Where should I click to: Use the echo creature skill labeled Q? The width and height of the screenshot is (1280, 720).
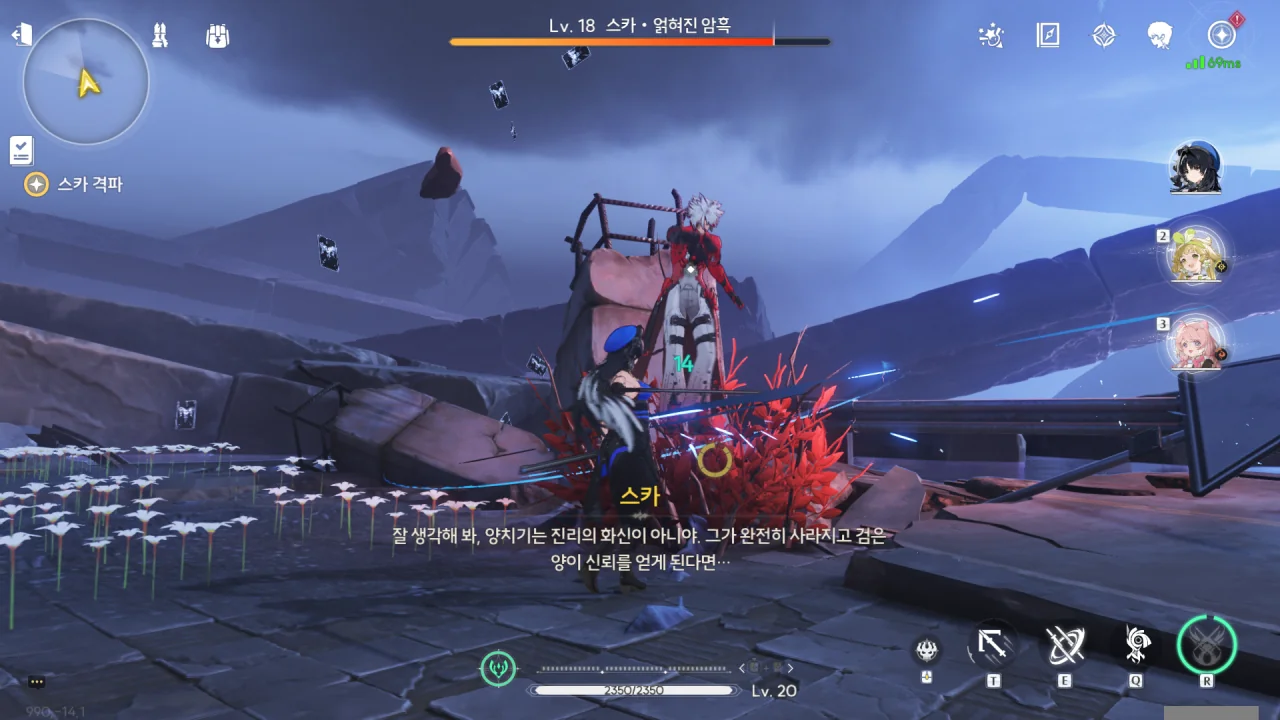click(1136, 645)
